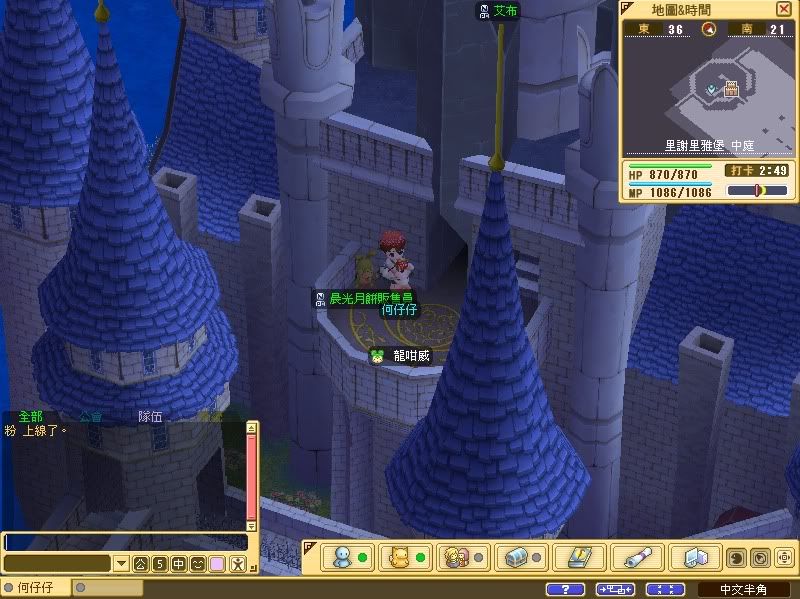Pick the pink chat color swatch

(216, 564)
